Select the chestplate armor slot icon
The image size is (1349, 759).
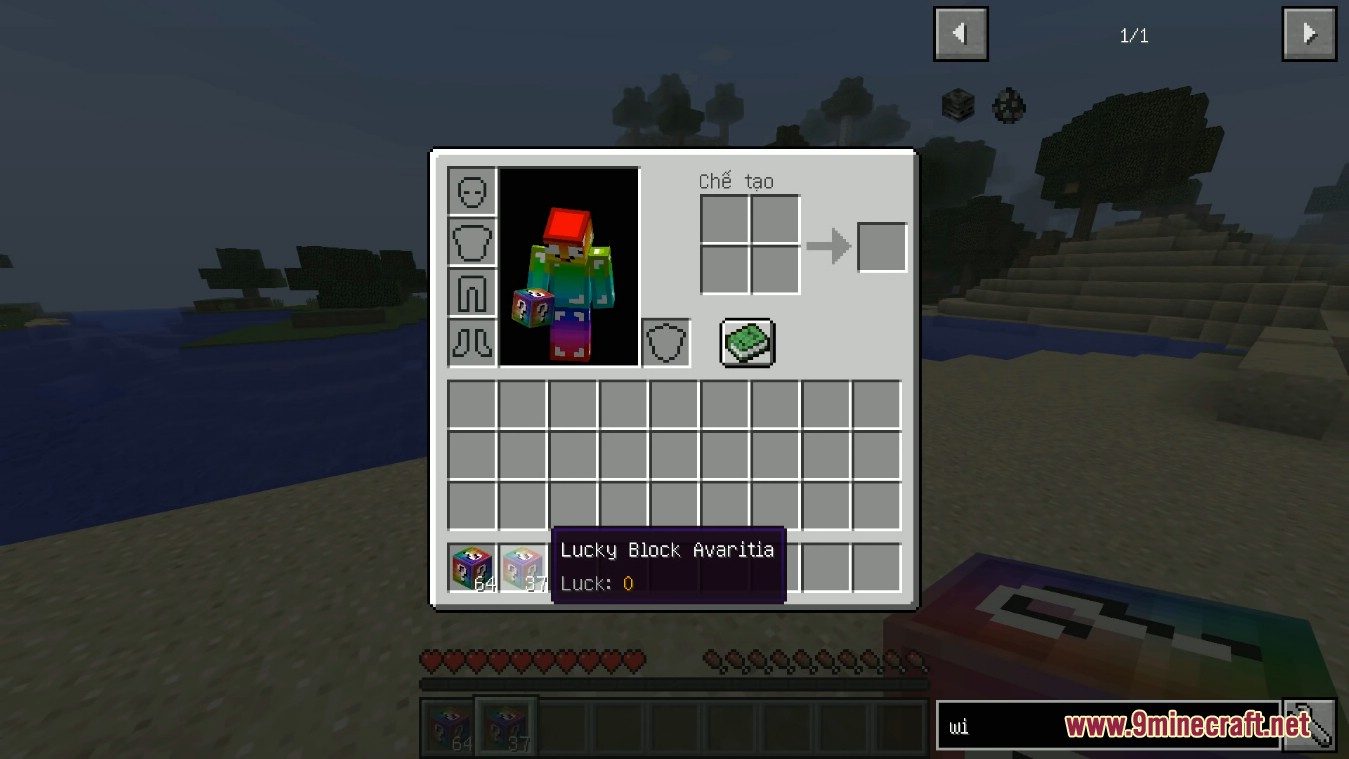(x=471, y=242)
